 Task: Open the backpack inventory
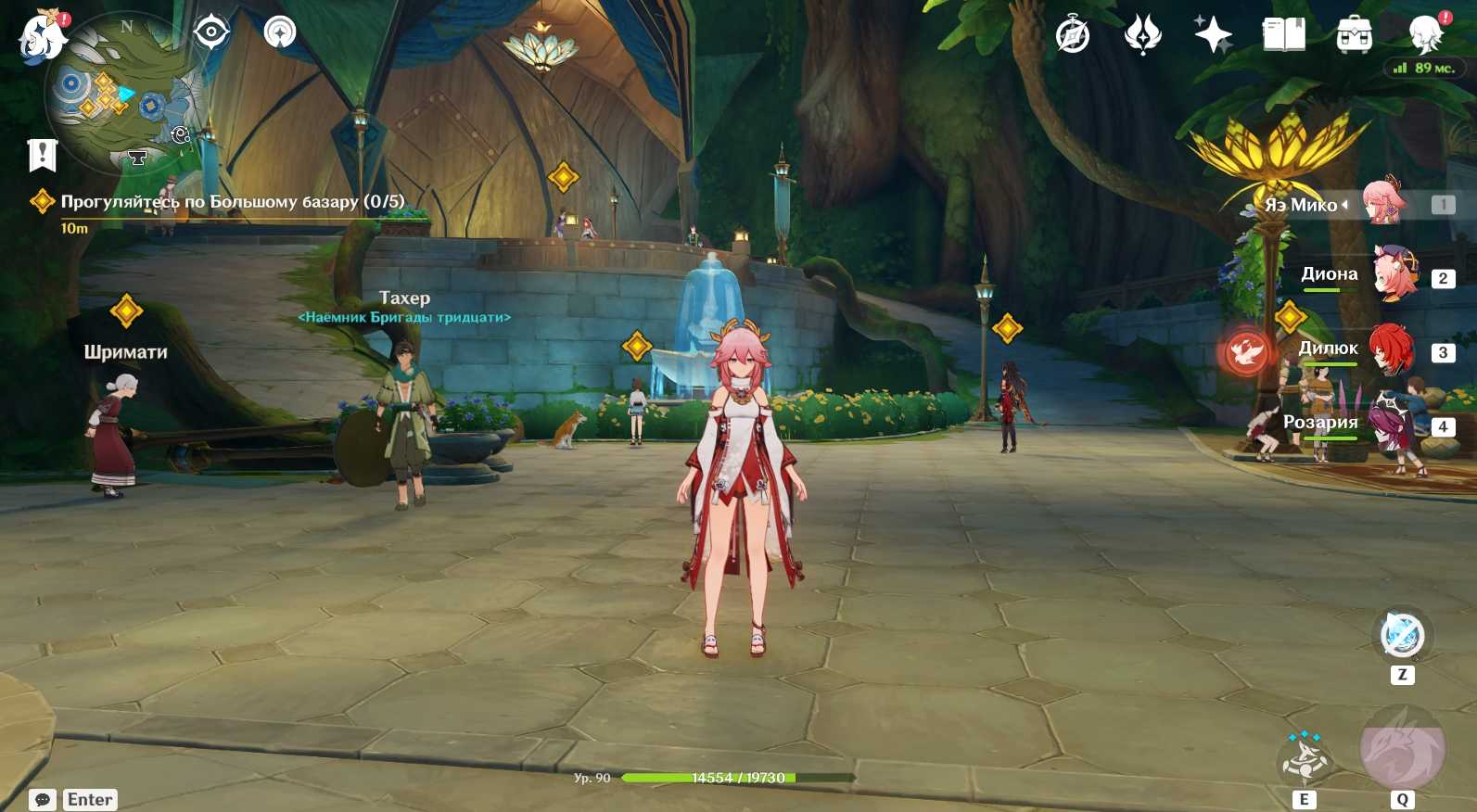pos(1354,36)
